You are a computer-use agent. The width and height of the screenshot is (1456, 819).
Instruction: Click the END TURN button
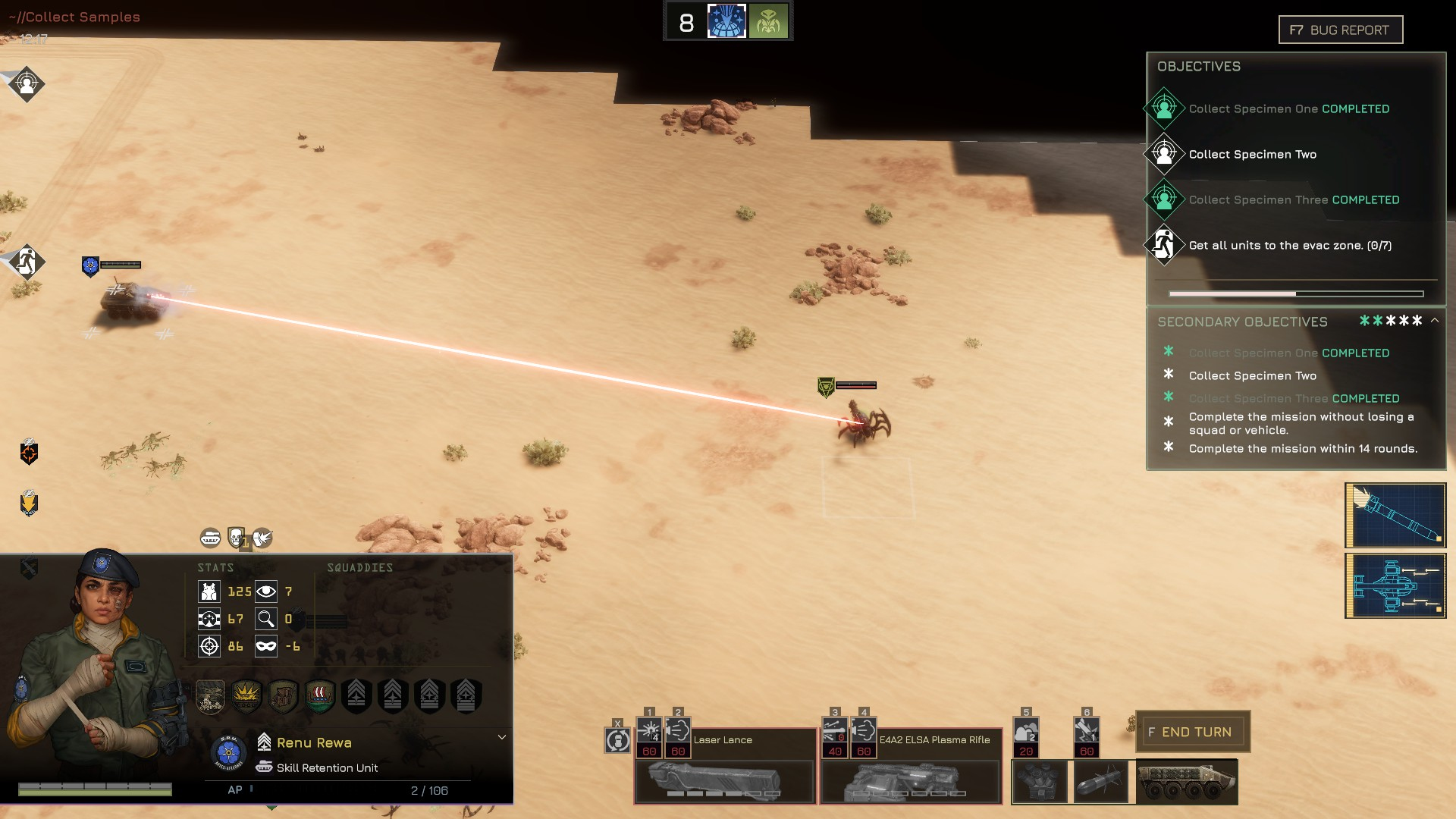click(x=1192, y=732)
